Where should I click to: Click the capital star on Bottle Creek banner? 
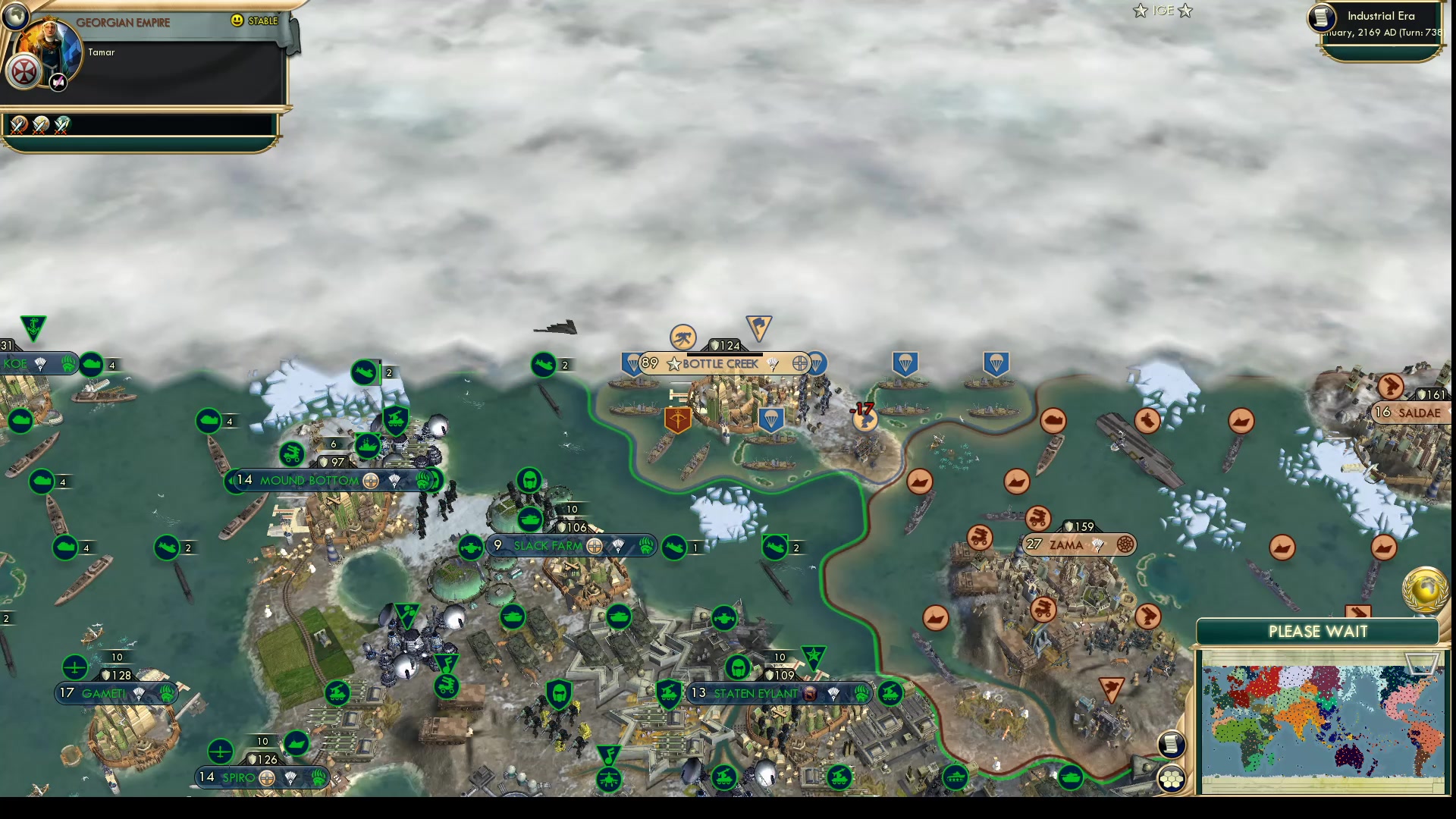[673, 363]
